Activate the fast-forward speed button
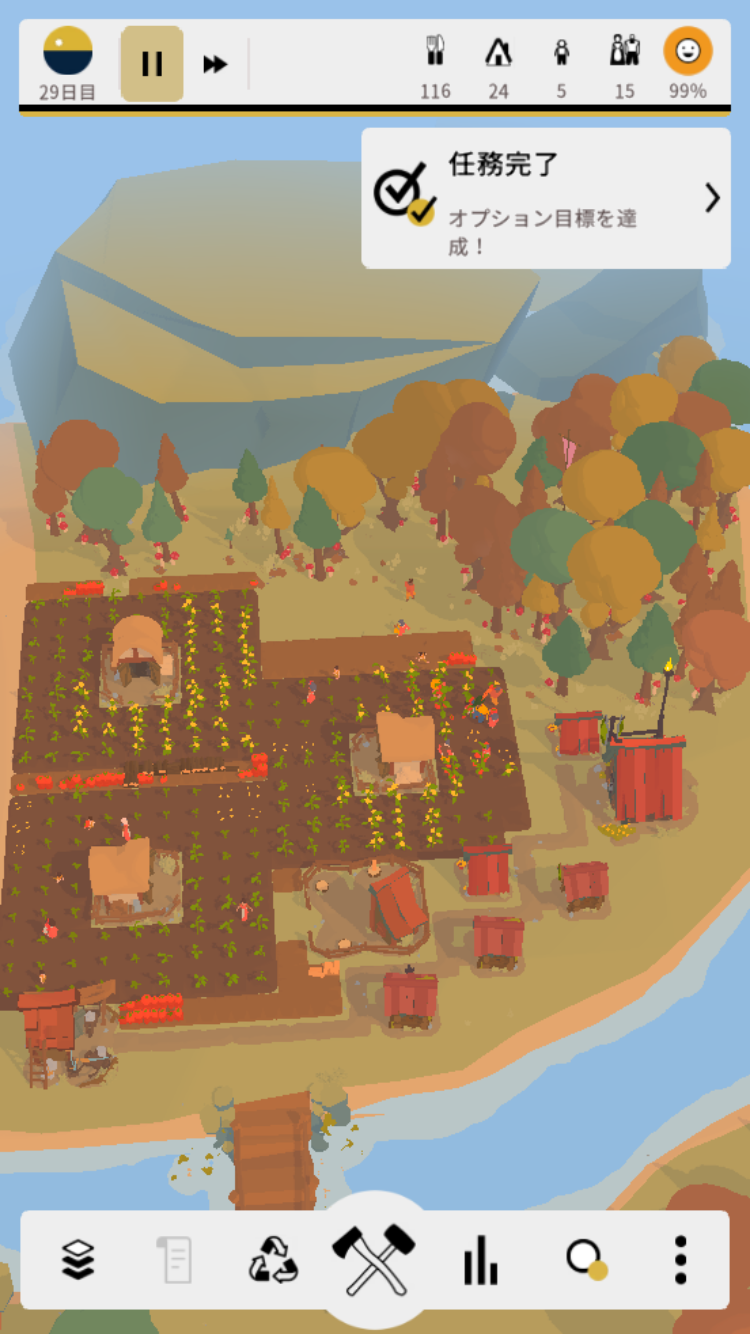Image resolution: width=750 pixels, height=1334 pixels. (x=215, y=64)
